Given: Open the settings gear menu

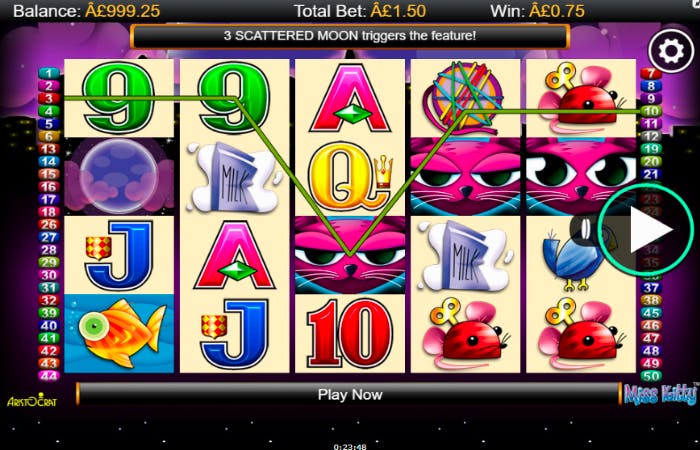Looking at the screenshot, I should [x=665, y=48].
